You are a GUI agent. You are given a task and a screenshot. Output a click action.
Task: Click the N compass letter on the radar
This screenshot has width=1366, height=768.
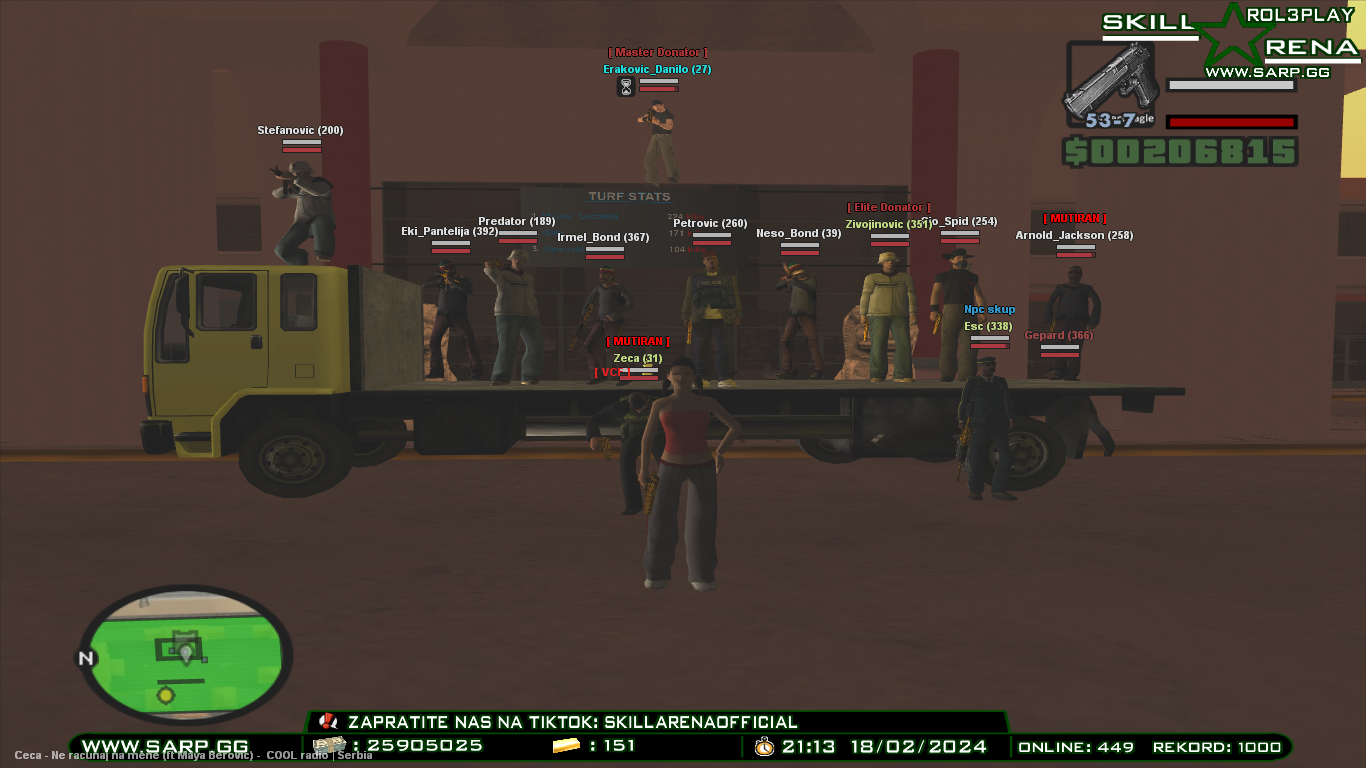coord(85,659)
